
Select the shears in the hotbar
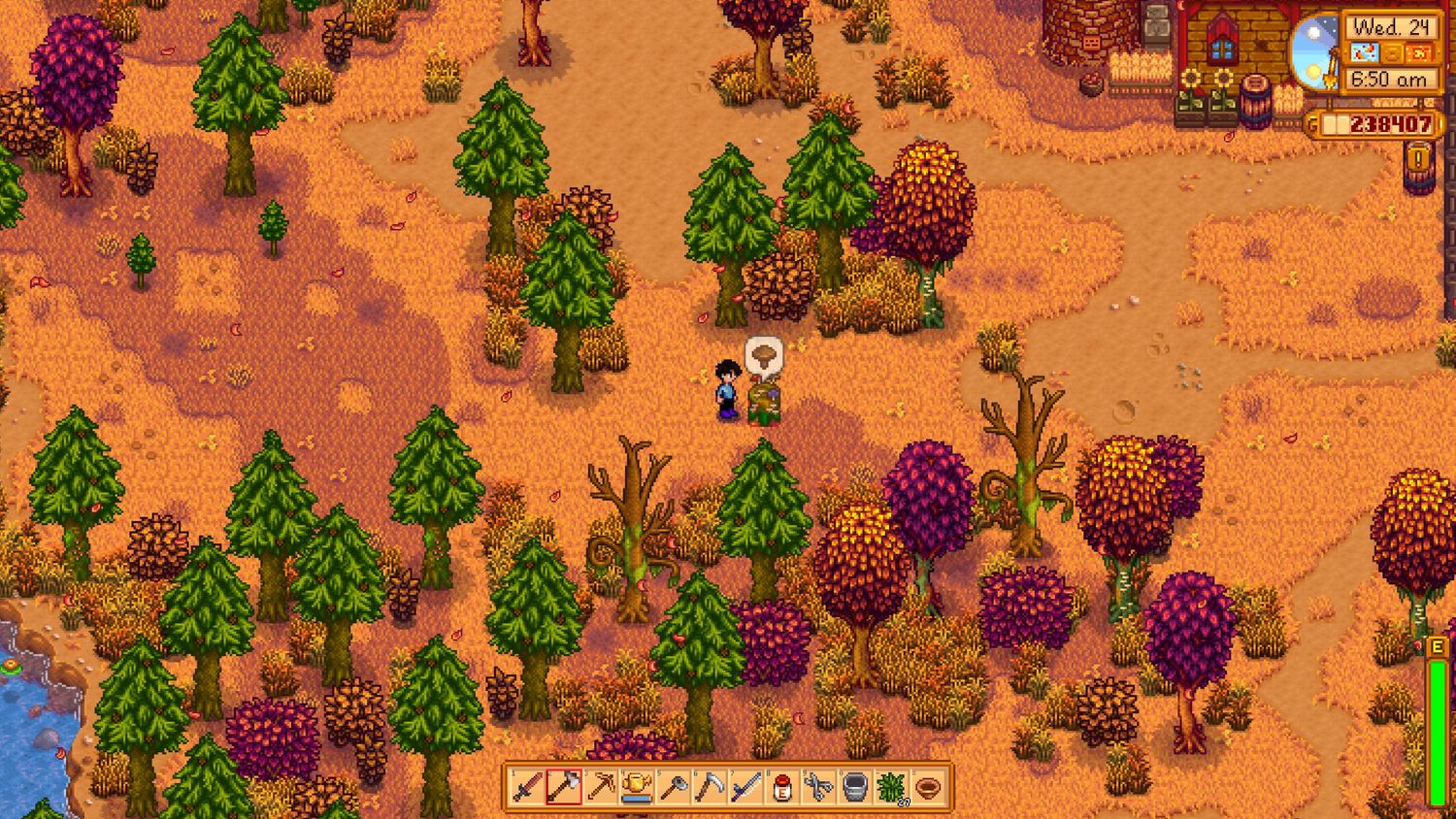pos(818,787)
